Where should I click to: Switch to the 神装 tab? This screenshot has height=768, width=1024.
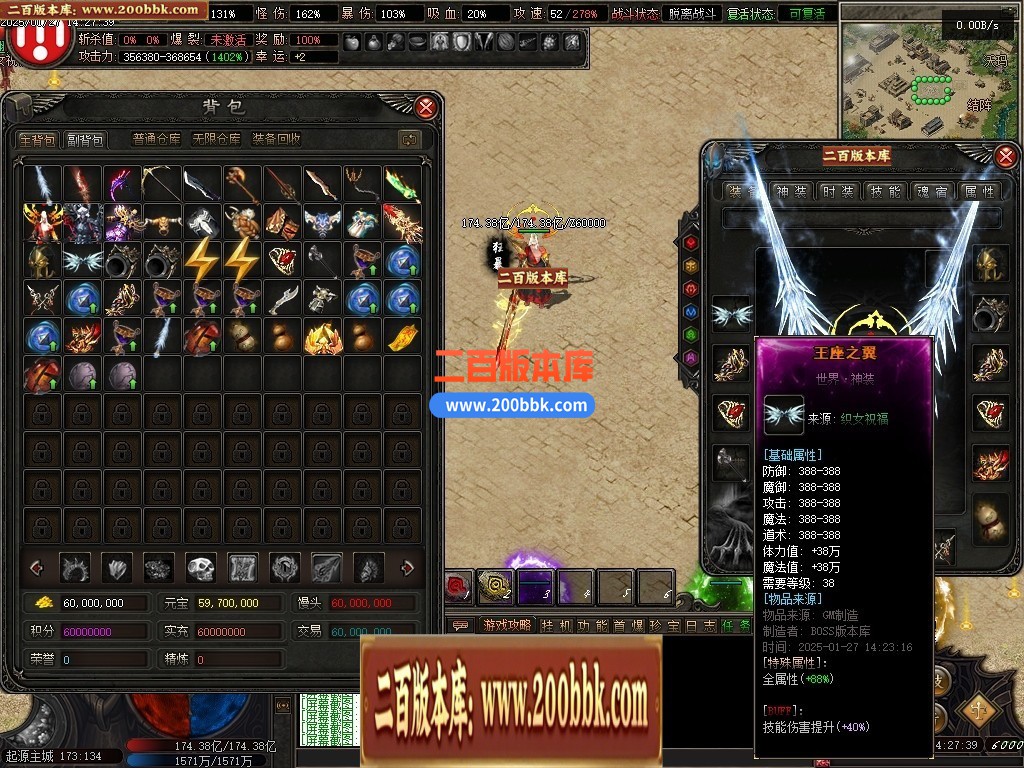(791, 191)
